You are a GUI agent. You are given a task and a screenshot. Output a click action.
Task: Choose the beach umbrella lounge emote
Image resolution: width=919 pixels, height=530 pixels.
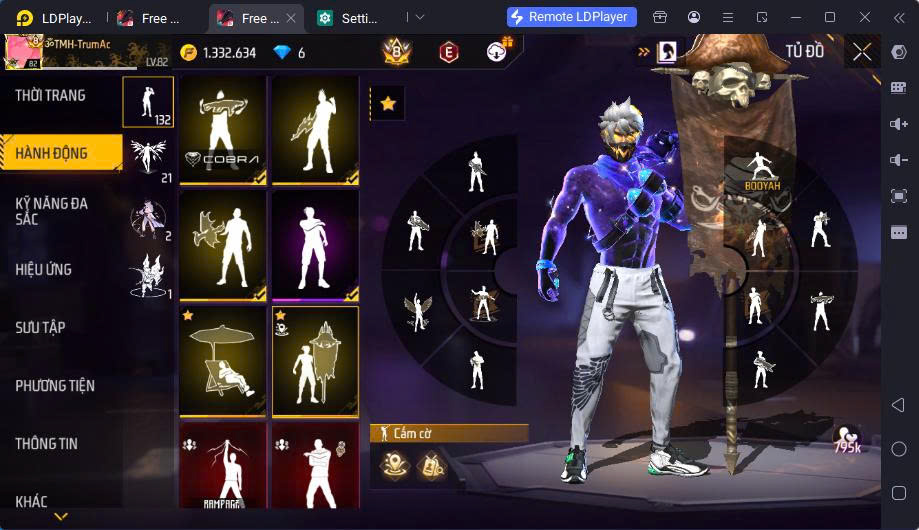tap(222, 361)
